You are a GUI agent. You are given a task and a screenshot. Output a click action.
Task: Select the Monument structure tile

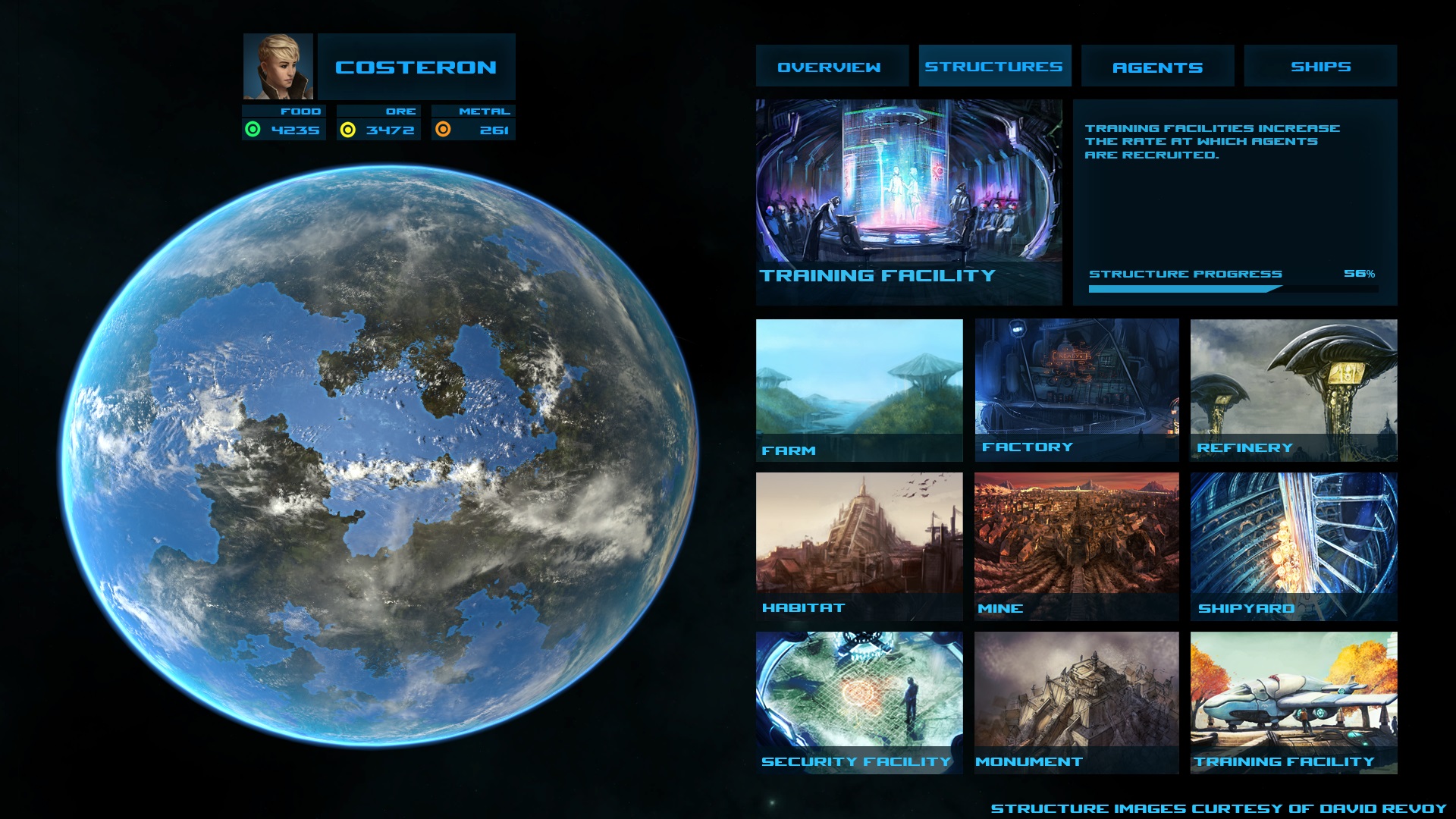tap(1077, 702)
